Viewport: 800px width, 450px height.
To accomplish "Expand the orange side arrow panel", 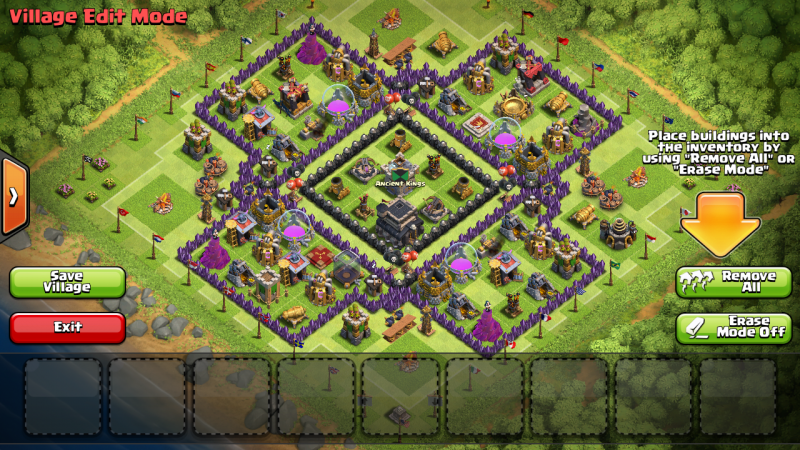I will pos(13,197).
